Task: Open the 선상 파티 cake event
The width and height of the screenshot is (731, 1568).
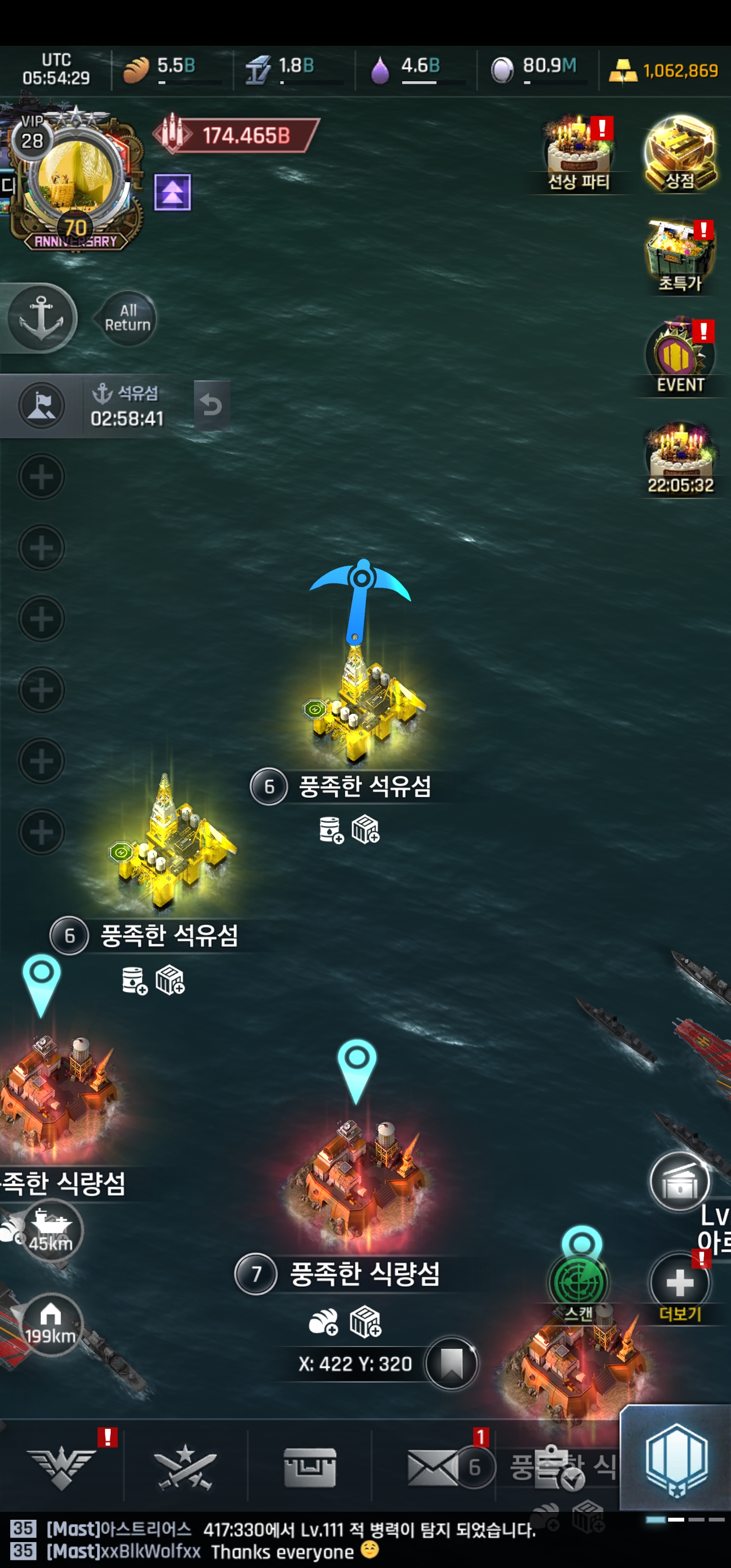Action: pos(578,153)
